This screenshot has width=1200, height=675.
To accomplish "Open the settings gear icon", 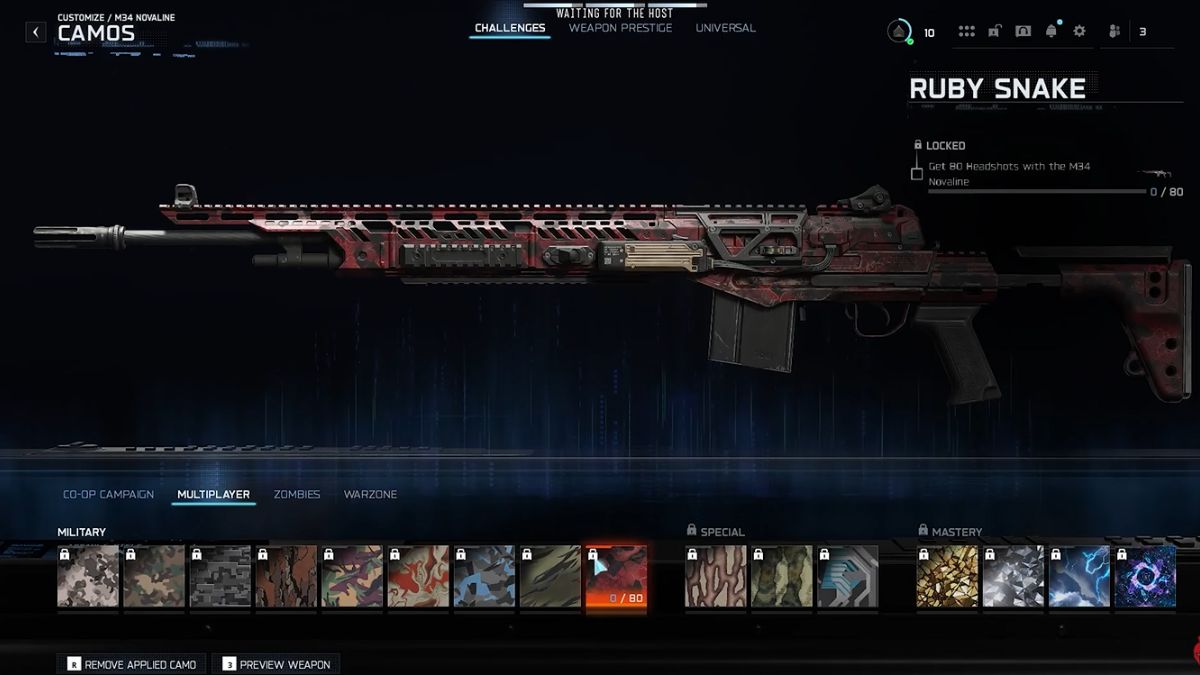I will pyautogui.click(x=1079, y=31).
